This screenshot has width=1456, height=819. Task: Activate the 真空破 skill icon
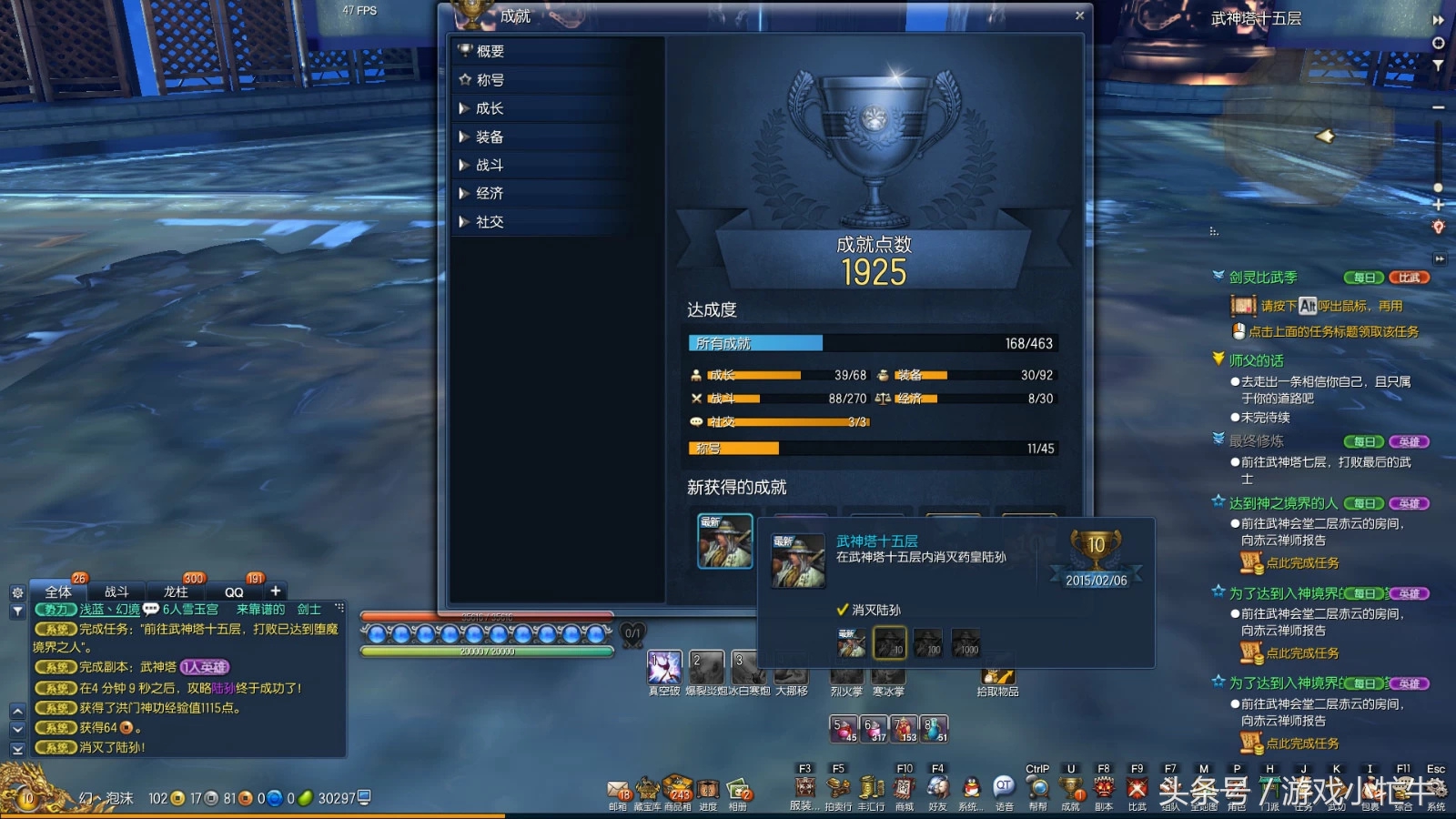[663, 667]
